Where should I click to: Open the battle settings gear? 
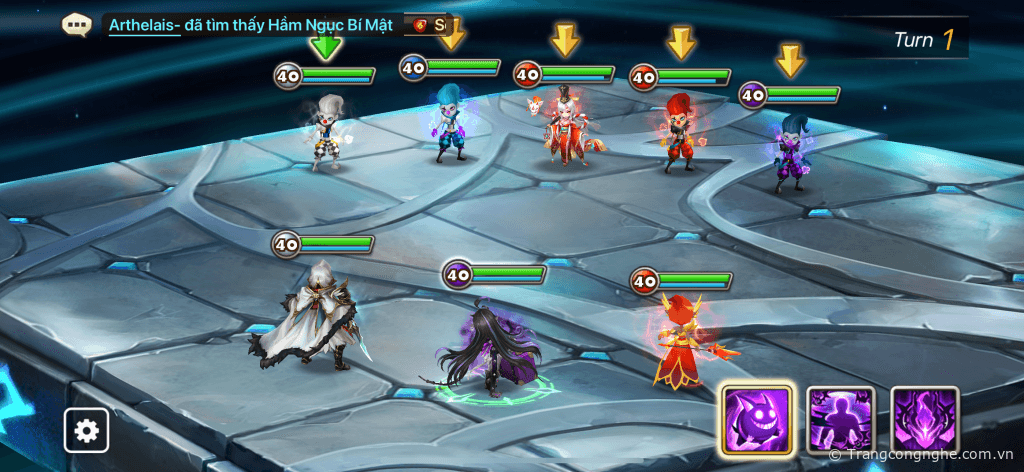[87, 431]
